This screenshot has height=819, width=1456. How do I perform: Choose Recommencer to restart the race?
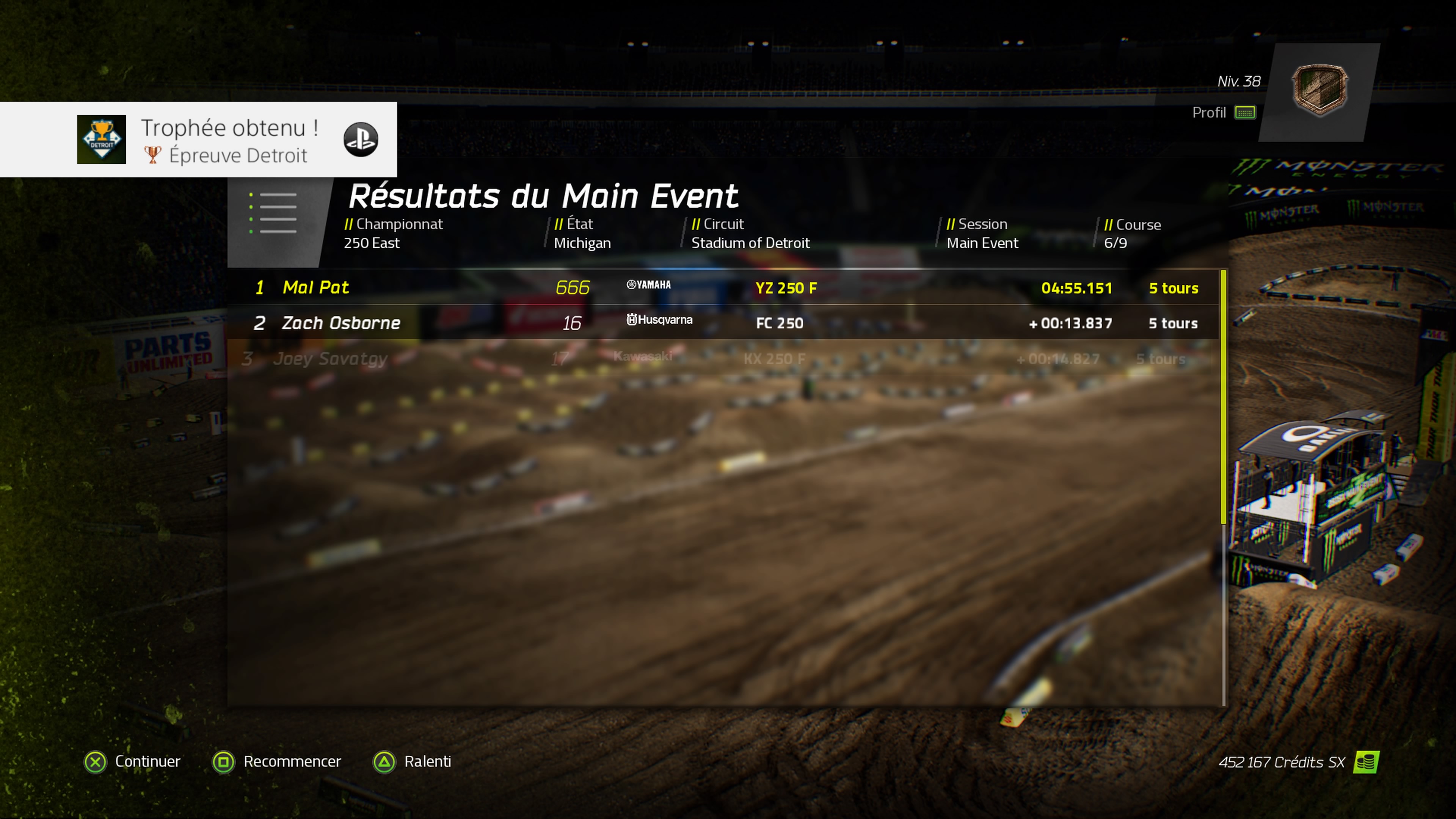coord(277,761)
